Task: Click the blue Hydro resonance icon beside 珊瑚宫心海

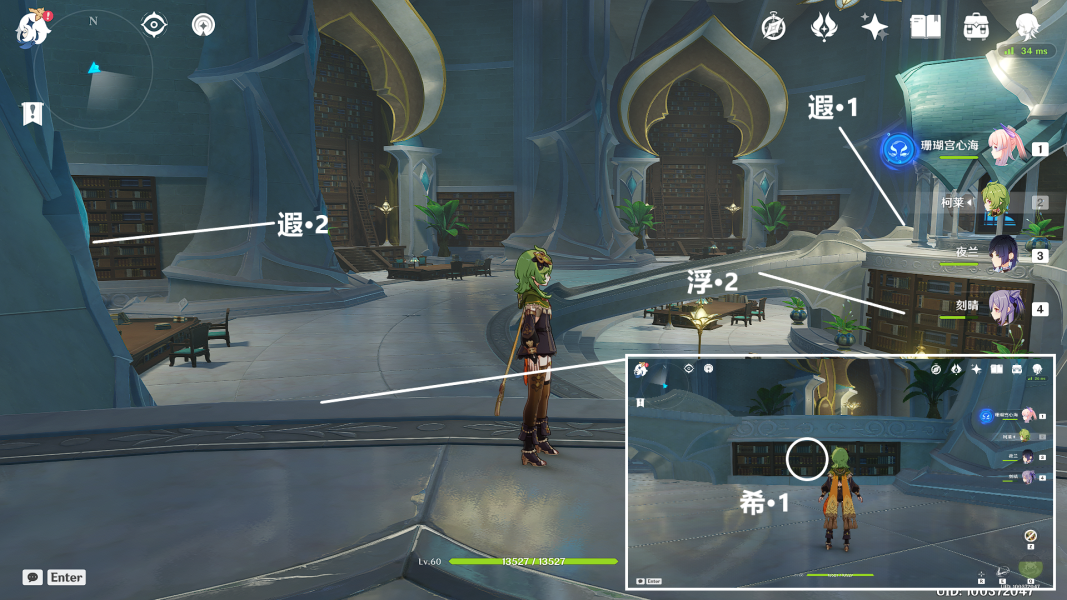Action: point(899,149)
